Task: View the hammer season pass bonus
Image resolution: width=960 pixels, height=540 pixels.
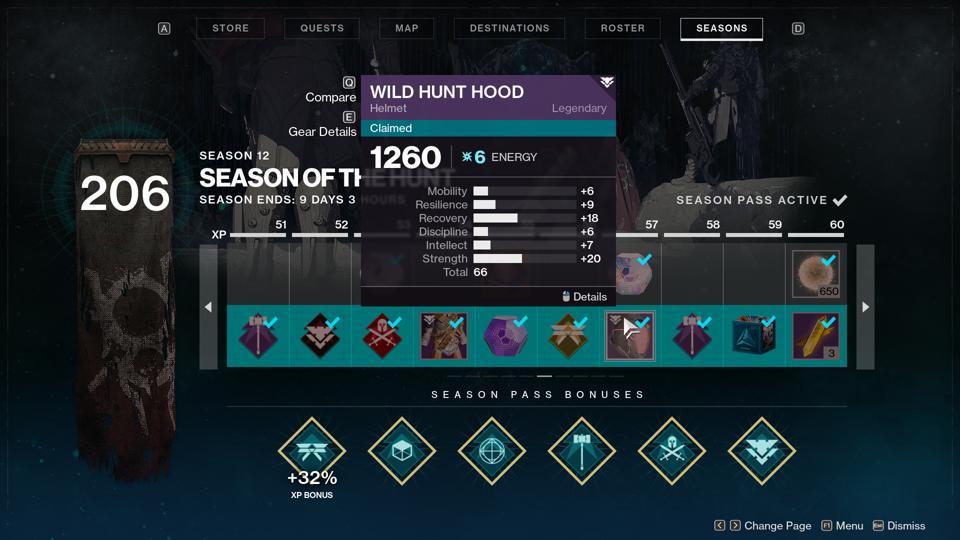Action: [582, 451]
